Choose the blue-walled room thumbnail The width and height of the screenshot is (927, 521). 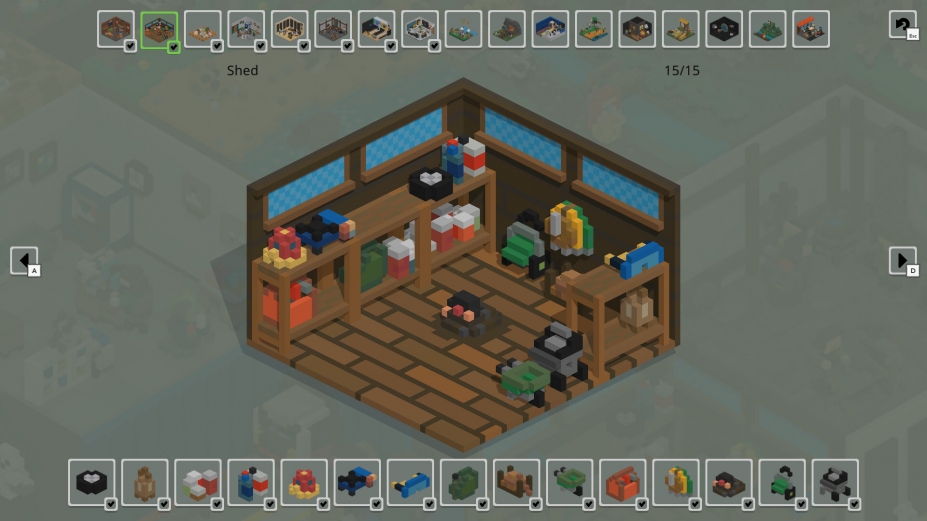tap(550, 30)
